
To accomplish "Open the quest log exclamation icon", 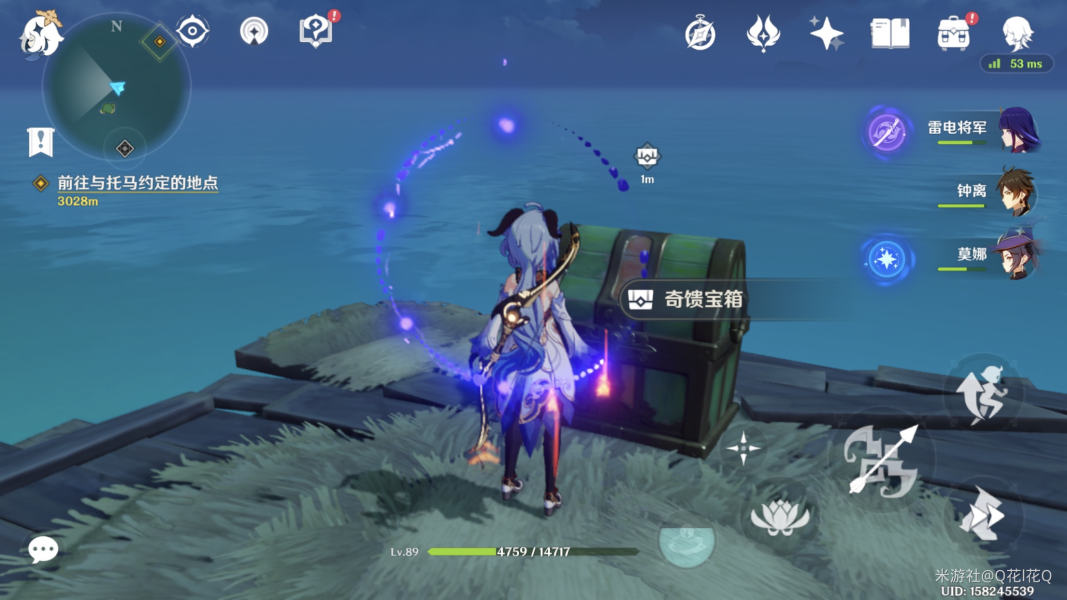I will tap(40, 143).
